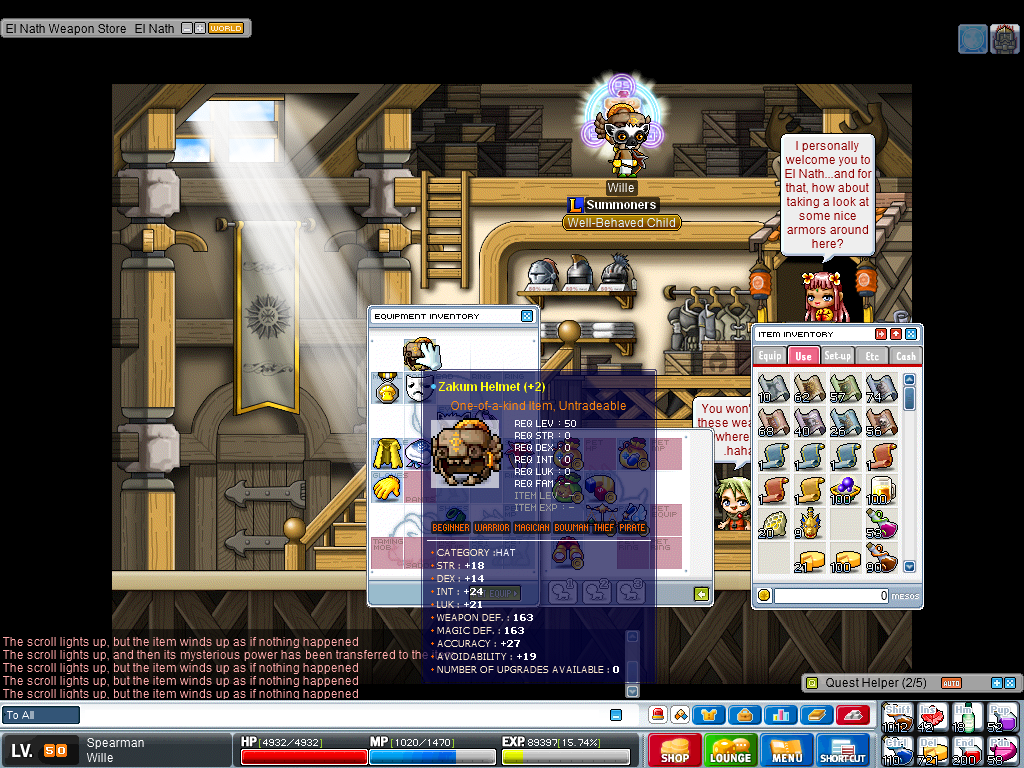The image size is (1024, 768).
Task: Open the Shortcut button
Action: pyautogui.click(x=842, y=750)
